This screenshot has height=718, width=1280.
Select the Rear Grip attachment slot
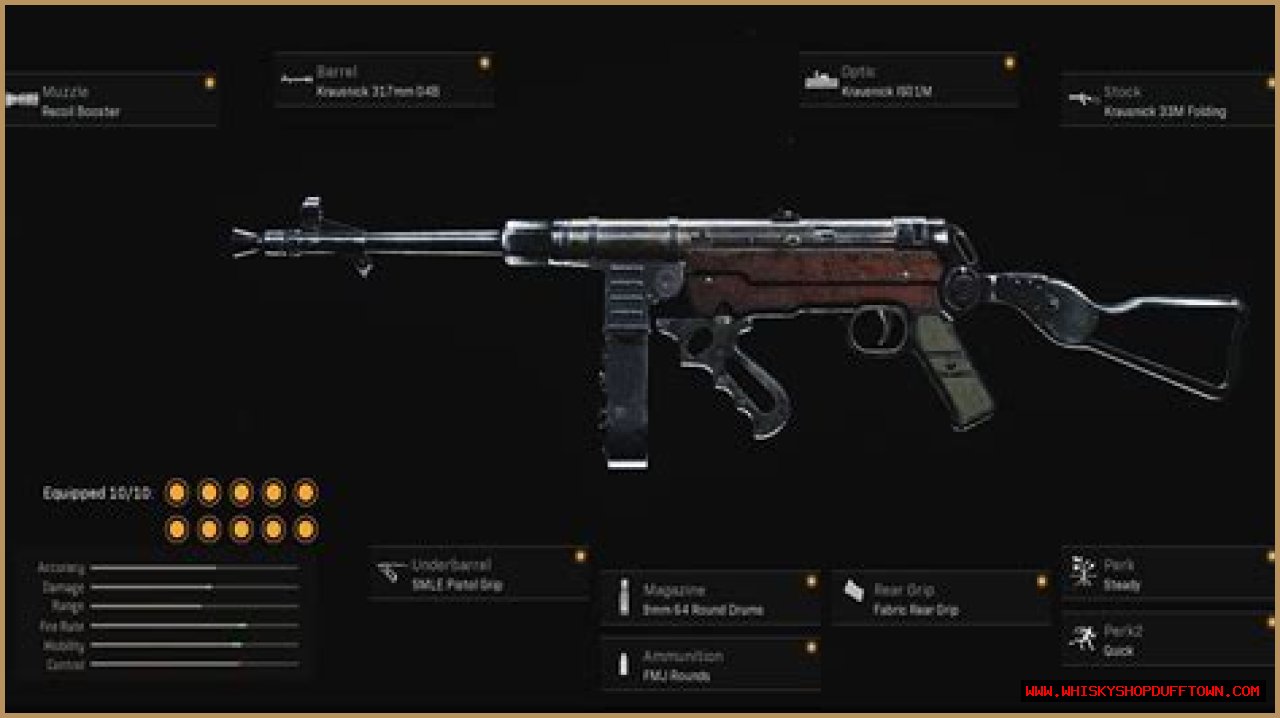click(x=941, y=599)
